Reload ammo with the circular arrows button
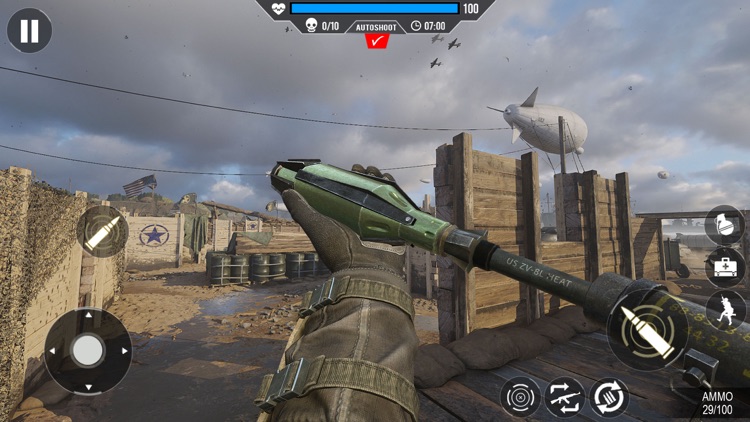 point(609,397)
